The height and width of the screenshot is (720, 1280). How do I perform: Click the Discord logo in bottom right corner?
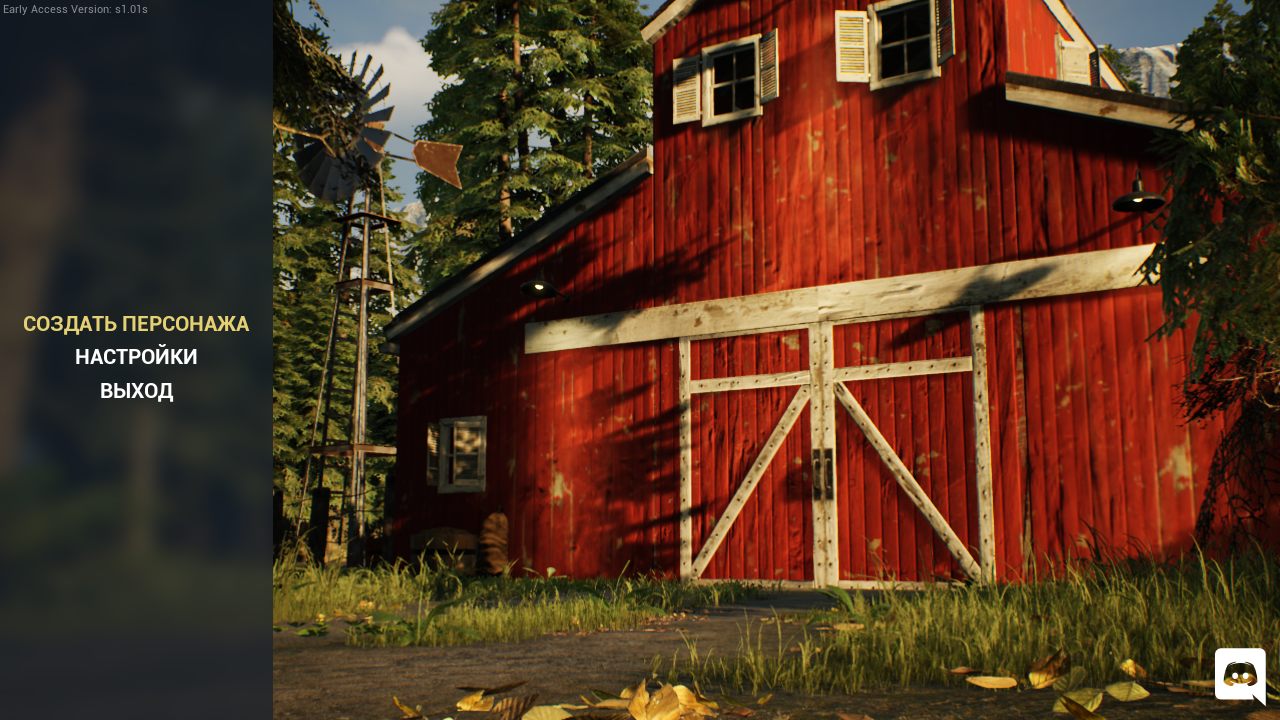[x=1240, y=677]
